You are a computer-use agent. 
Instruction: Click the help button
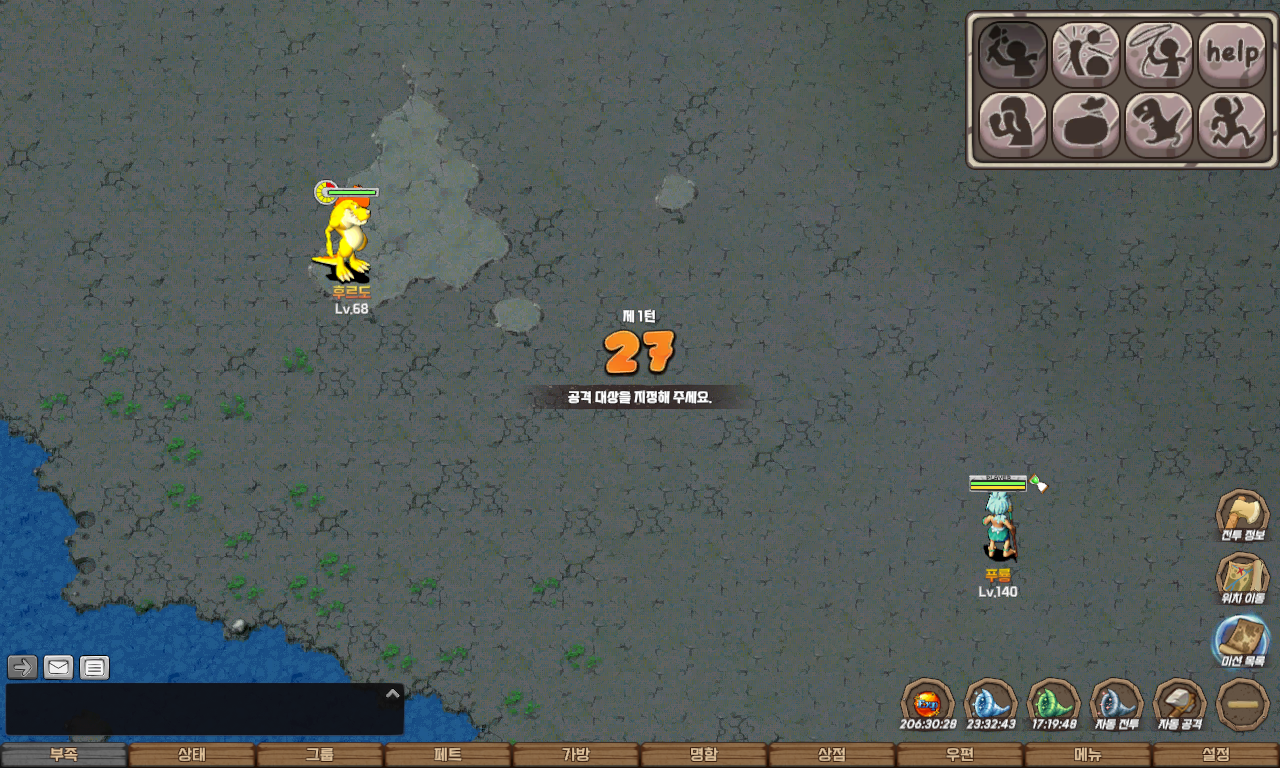click(x=1232, y=54)
